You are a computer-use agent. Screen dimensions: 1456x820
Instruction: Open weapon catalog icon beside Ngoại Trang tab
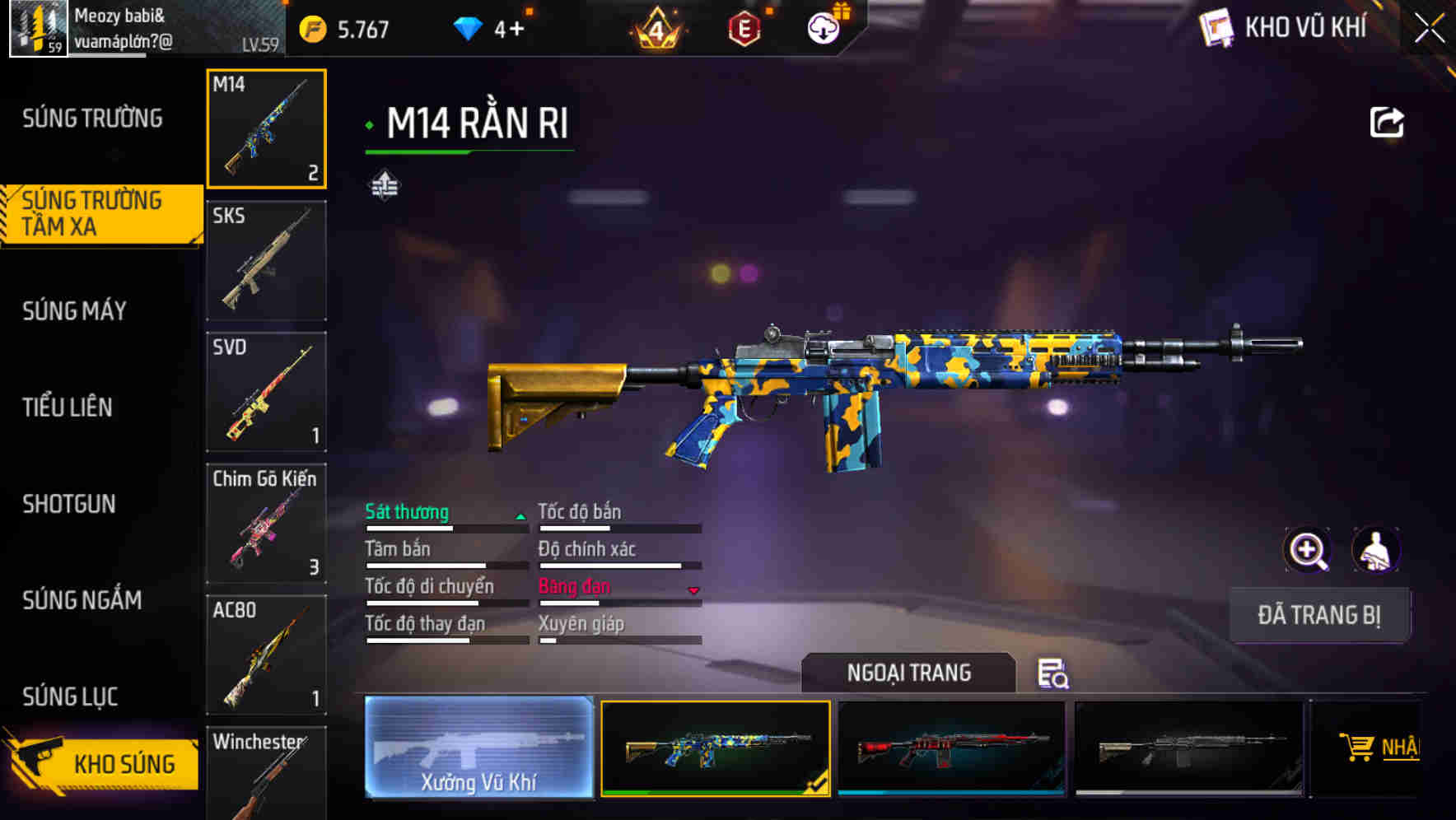pyautogui.click(x=1055, y=673)
